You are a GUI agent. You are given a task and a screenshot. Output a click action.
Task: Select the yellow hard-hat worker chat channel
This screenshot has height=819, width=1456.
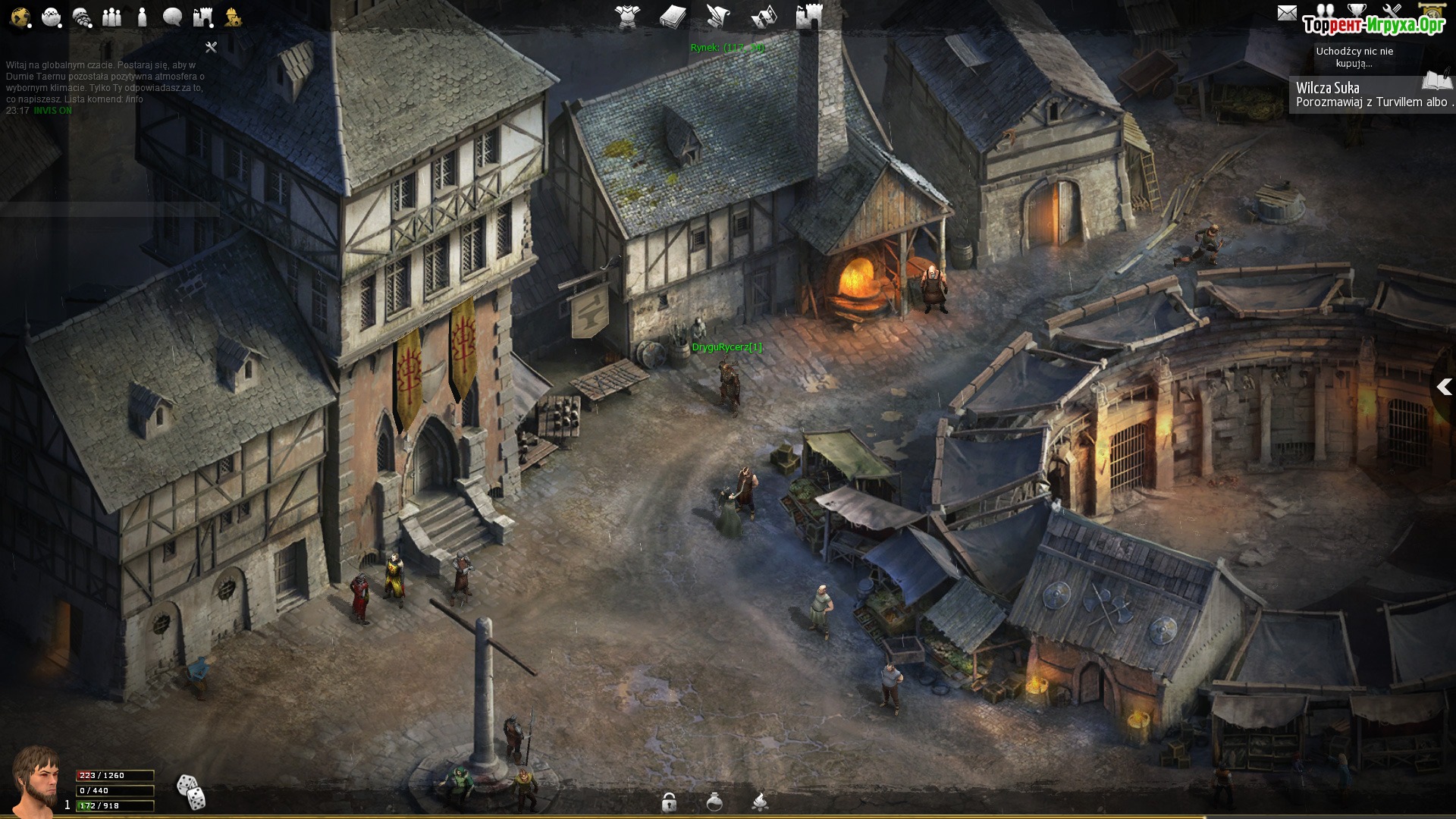click(x=232, y=17)
